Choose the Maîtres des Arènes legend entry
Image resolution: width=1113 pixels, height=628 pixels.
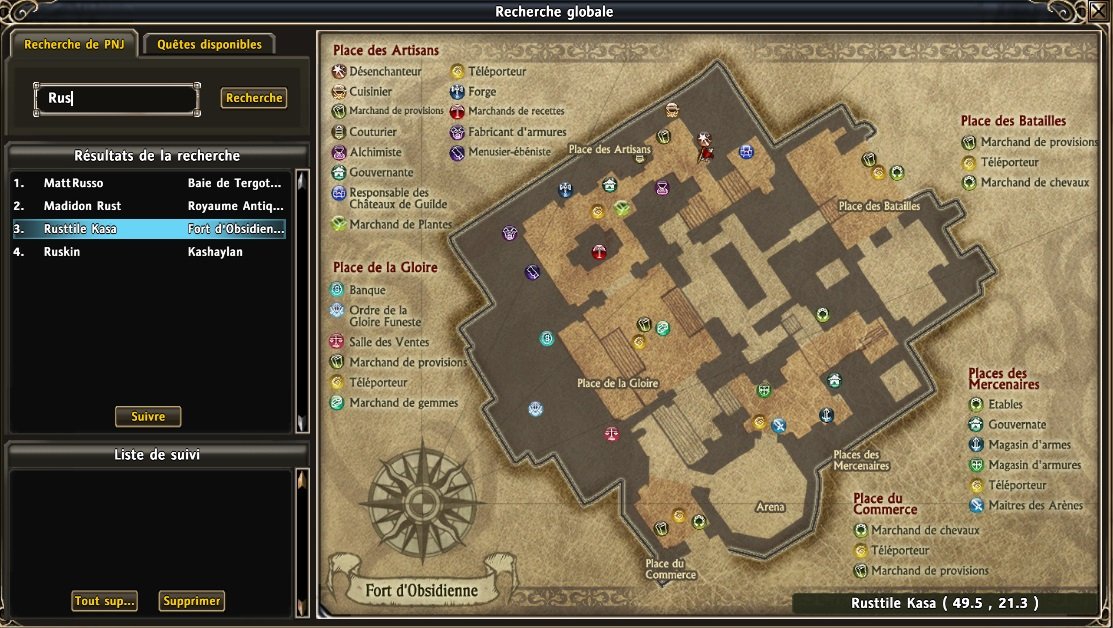1035,505
